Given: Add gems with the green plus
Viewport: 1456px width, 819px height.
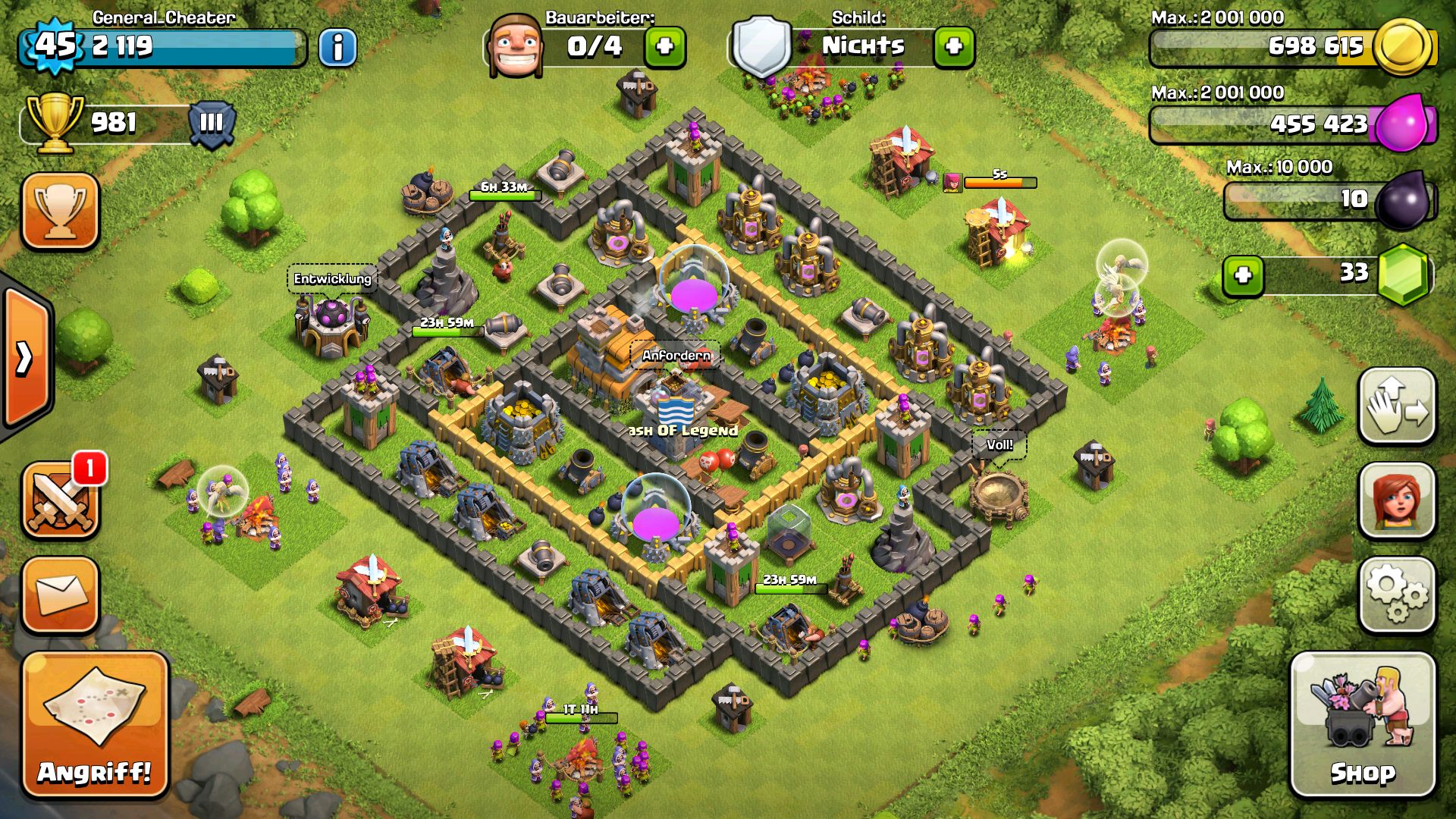Looking at the screenshot, I should 1243,275.
